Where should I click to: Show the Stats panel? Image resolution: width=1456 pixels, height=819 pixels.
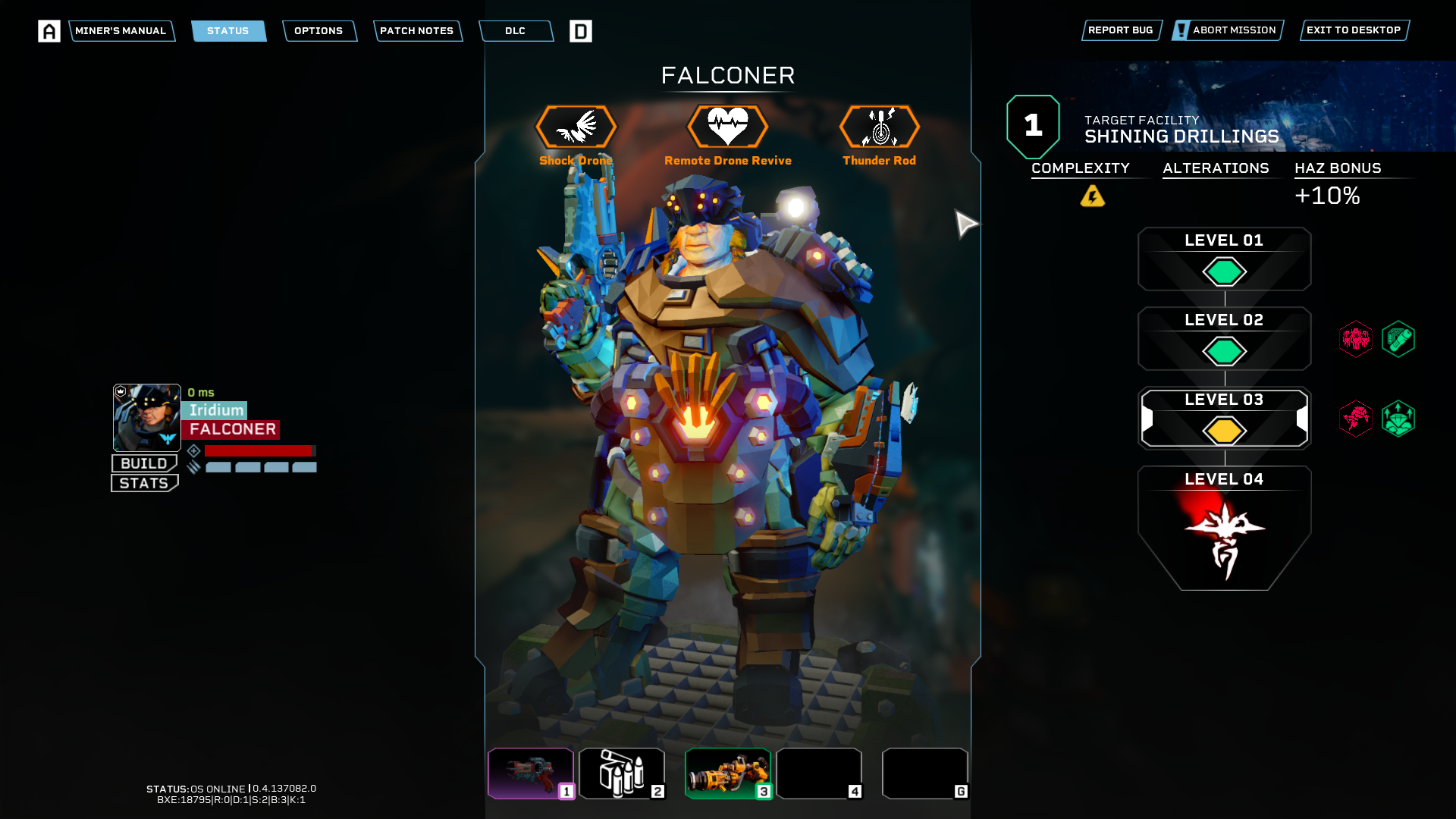144,483
